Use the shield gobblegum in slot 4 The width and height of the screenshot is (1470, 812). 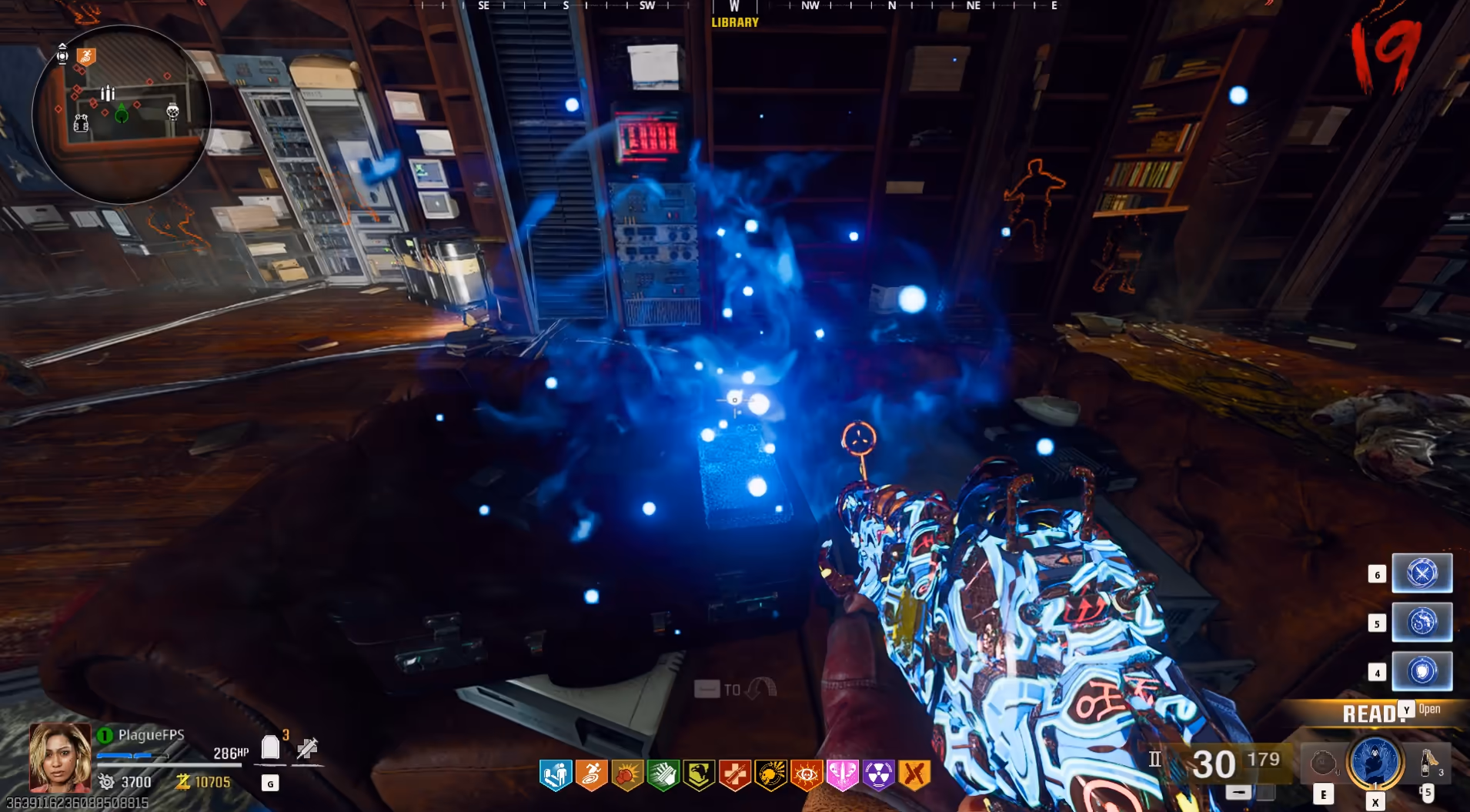[x=1422, y=671]
